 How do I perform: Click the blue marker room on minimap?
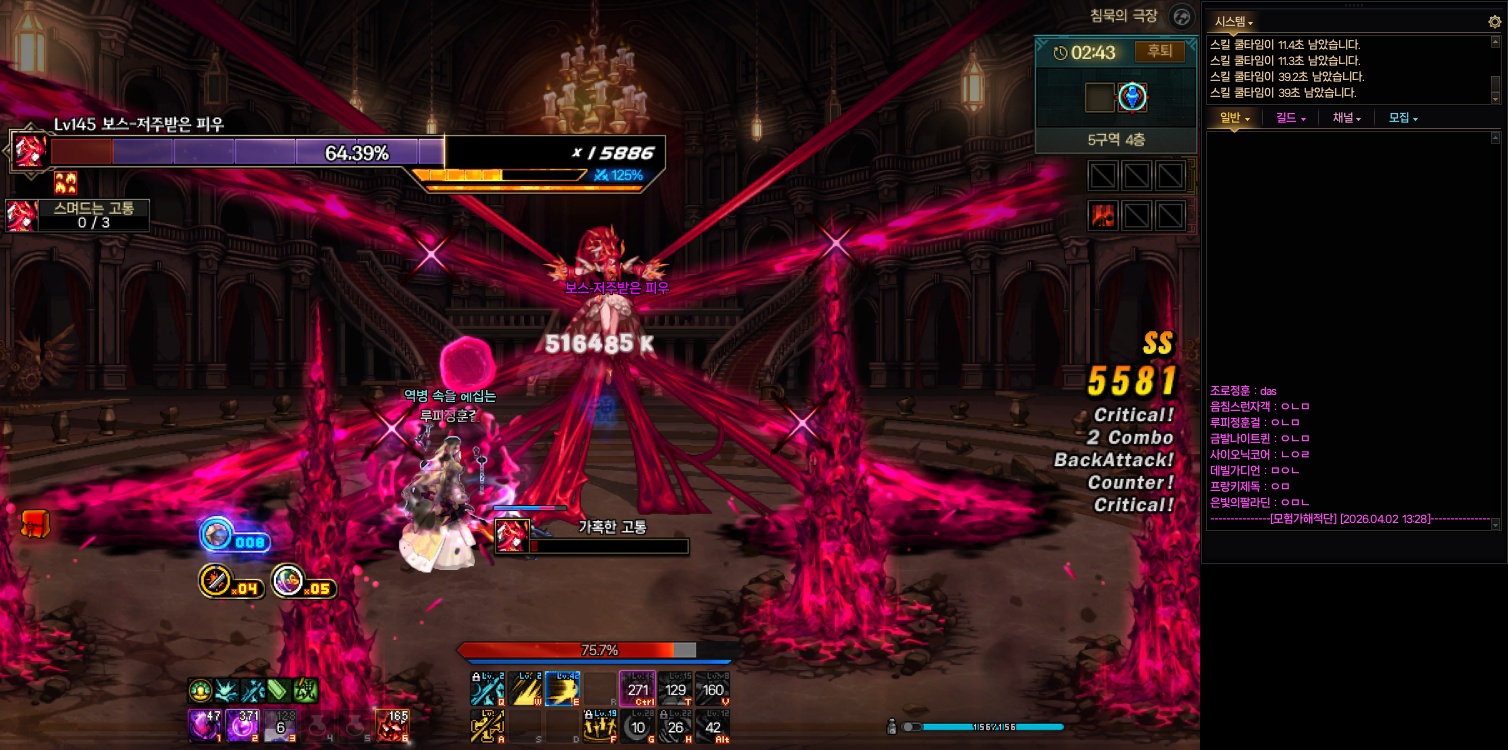[x=1132, y=97]
